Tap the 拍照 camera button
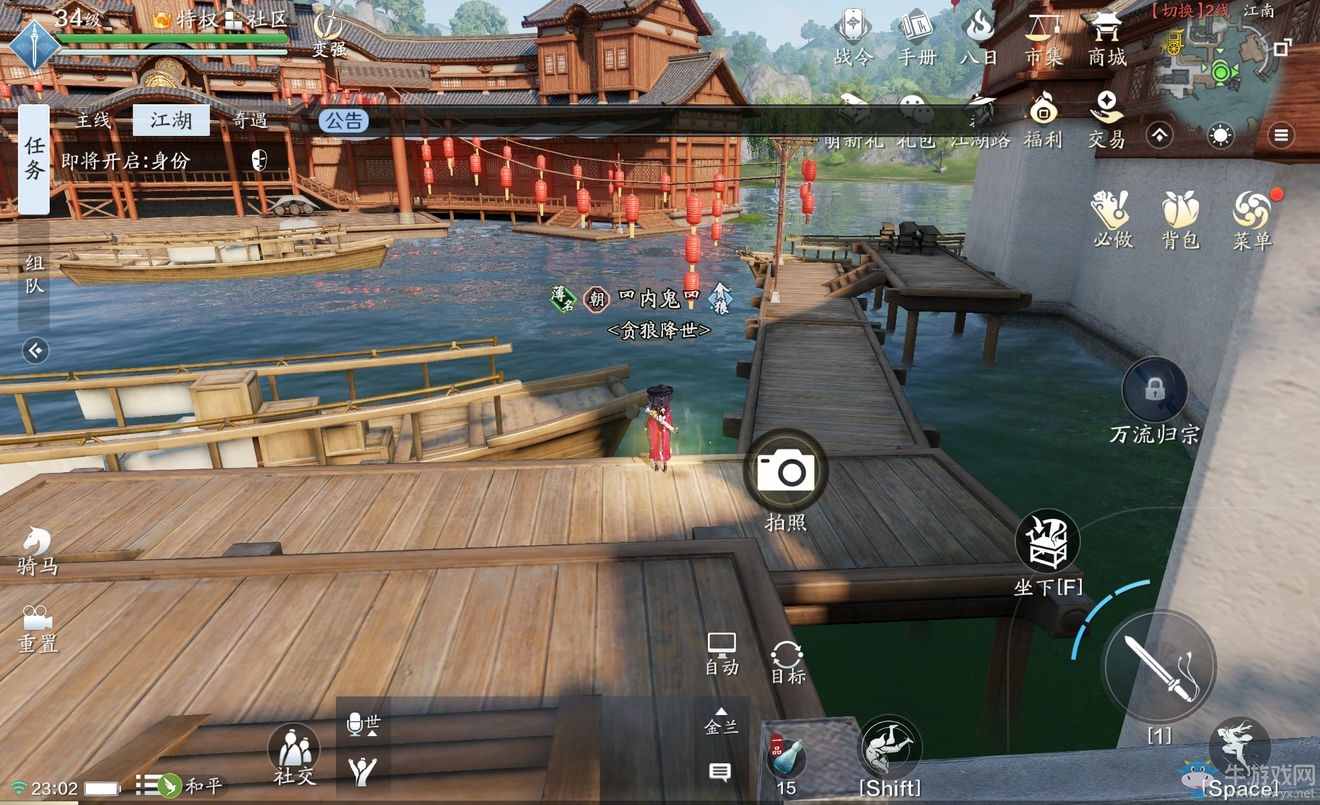This screenshot has width=1320, height=805. coord(785,471)
